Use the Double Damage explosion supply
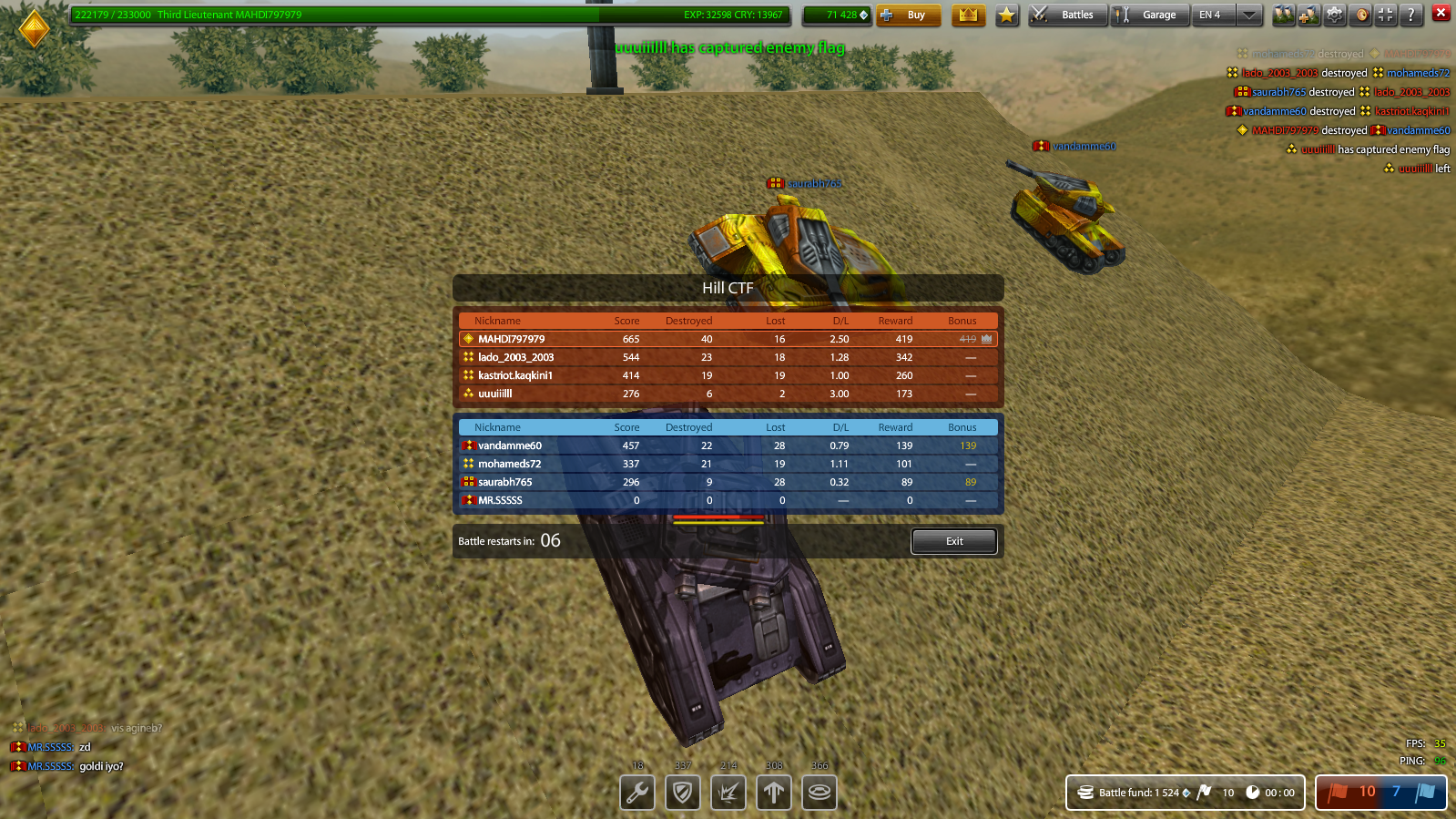Viewport: 1456px width, 819px height. click(x=728, y=792)
